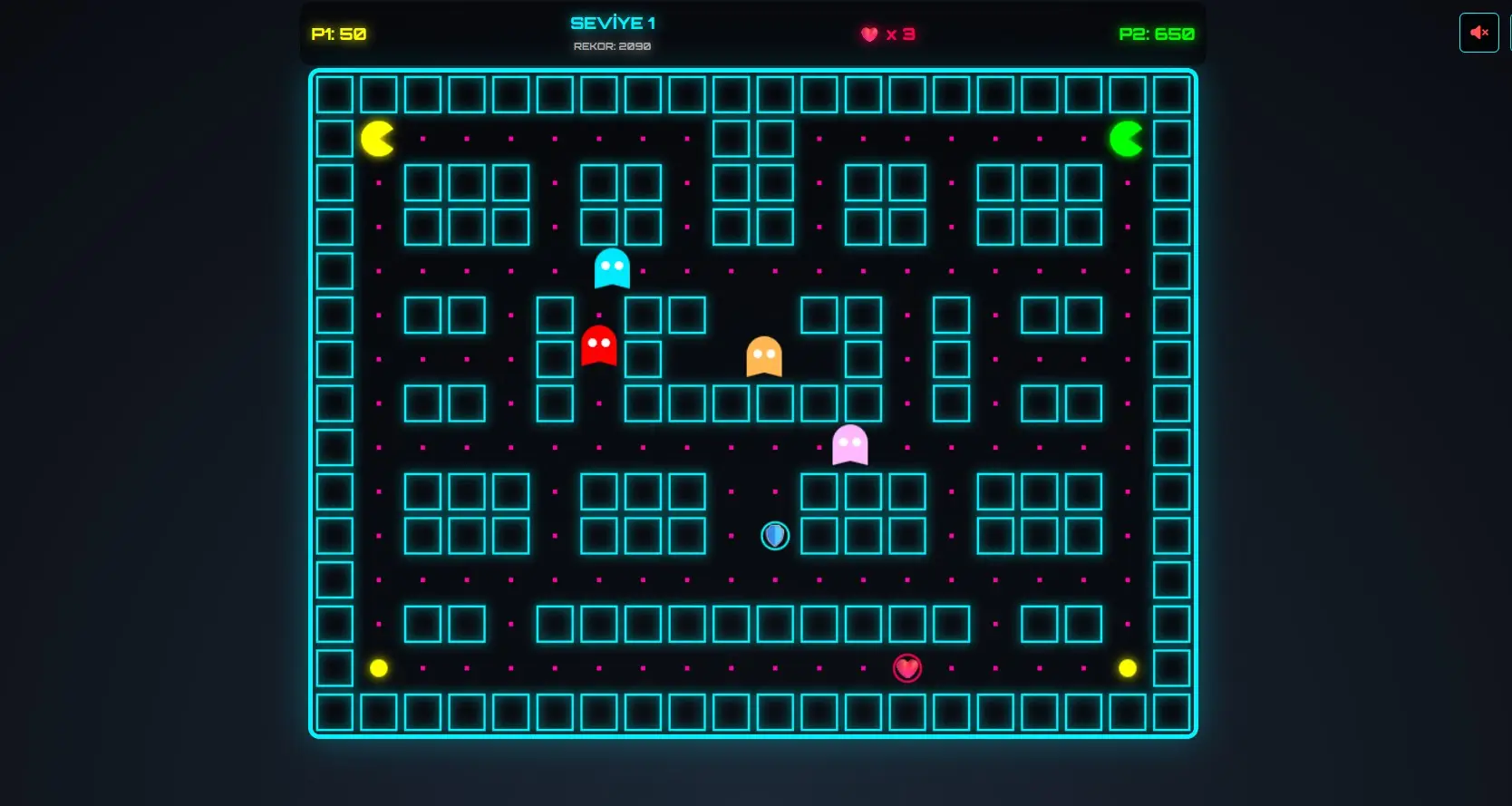Click a pink dot near the maze center

pos(731,447)
